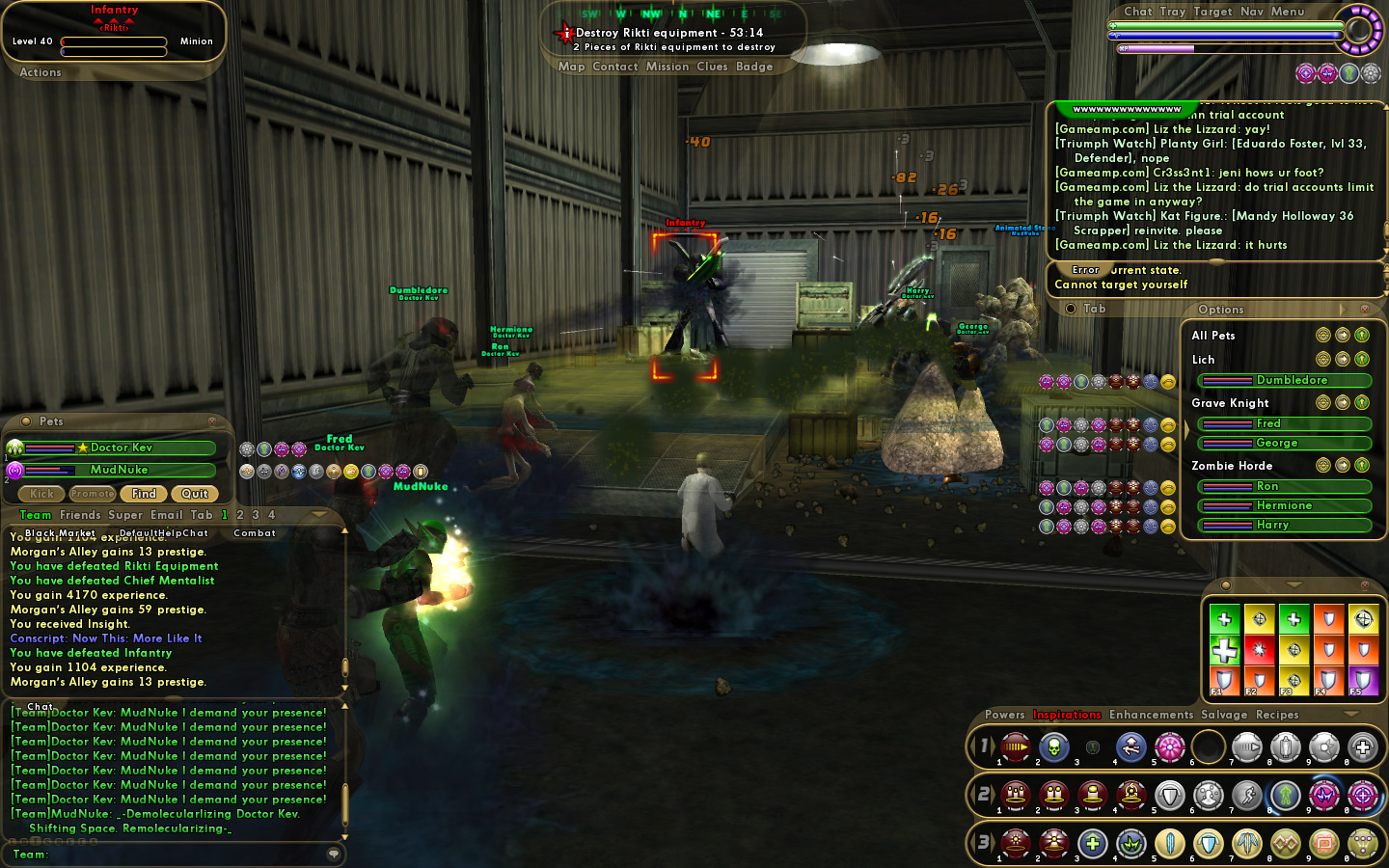
Task: Open the Contact list
Action: pyautogui.click(x=615, y=67)
